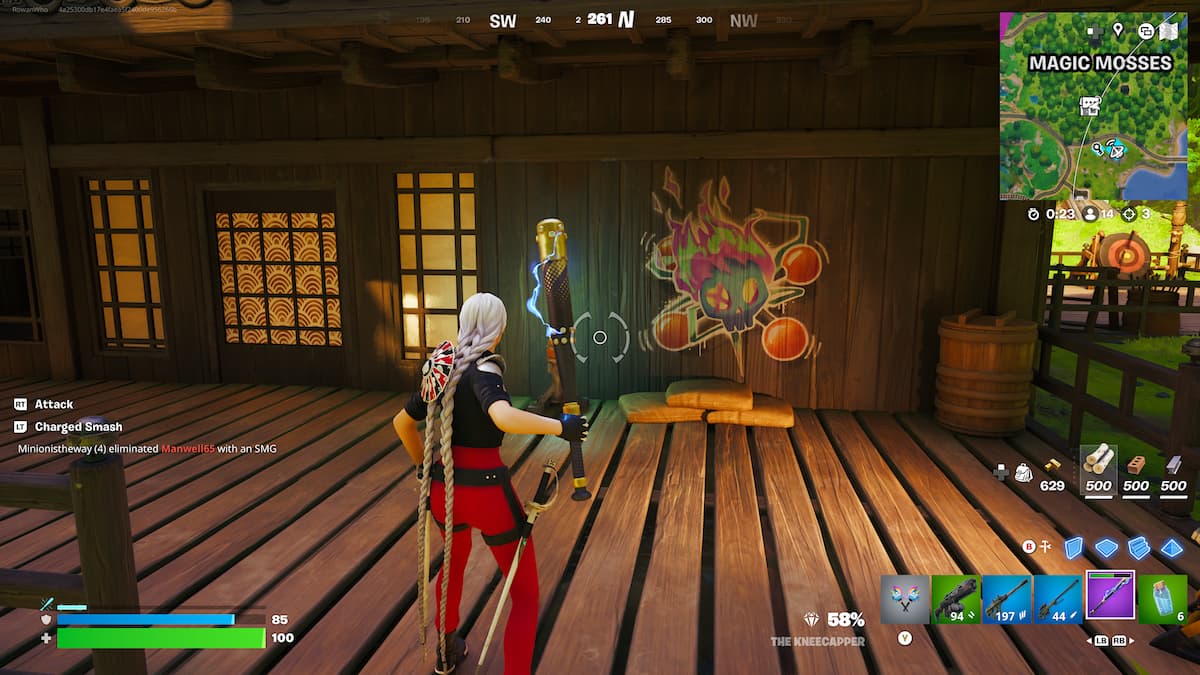Select the green weapon with 94 ammo

(x=956, y=599)
